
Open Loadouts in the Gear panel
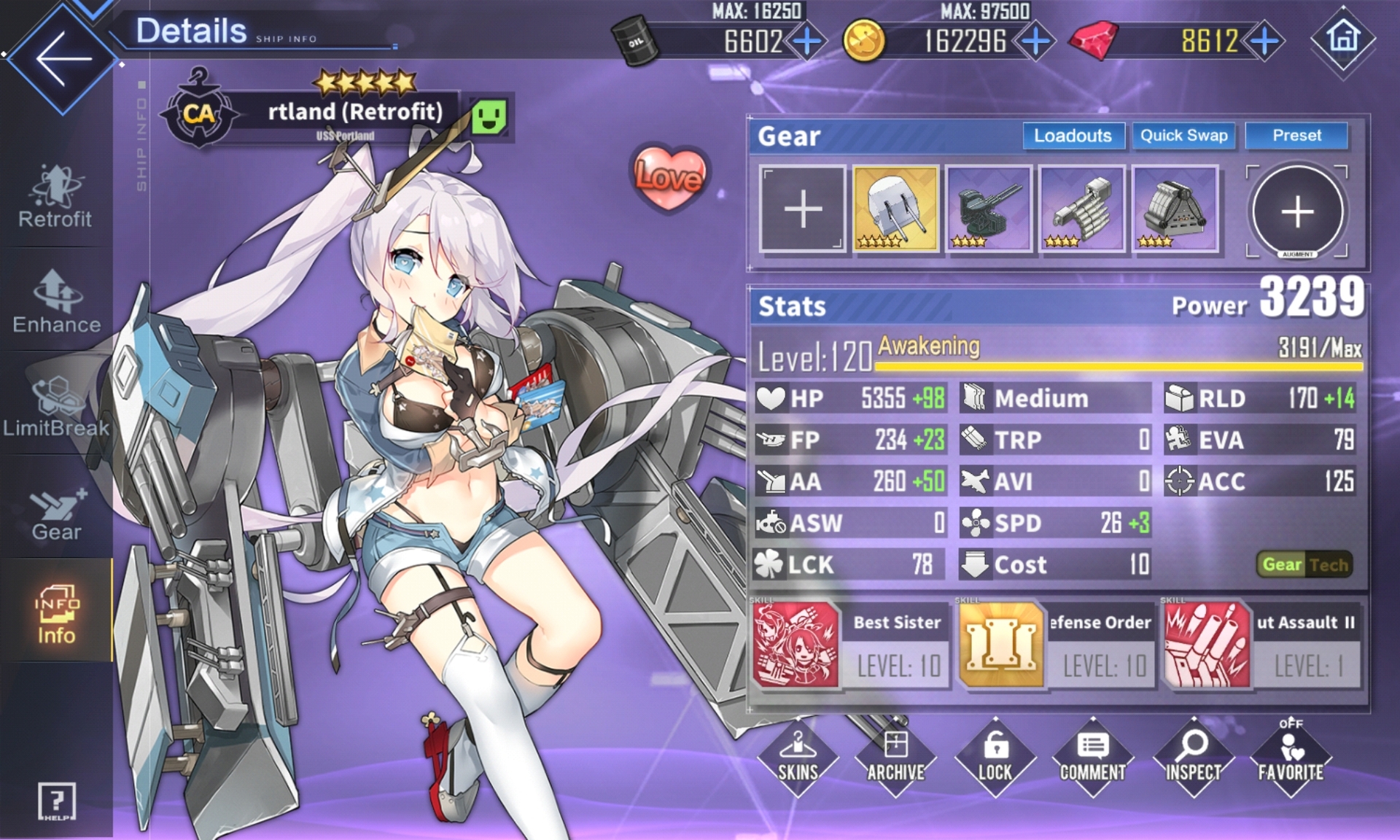point(1073,136)
